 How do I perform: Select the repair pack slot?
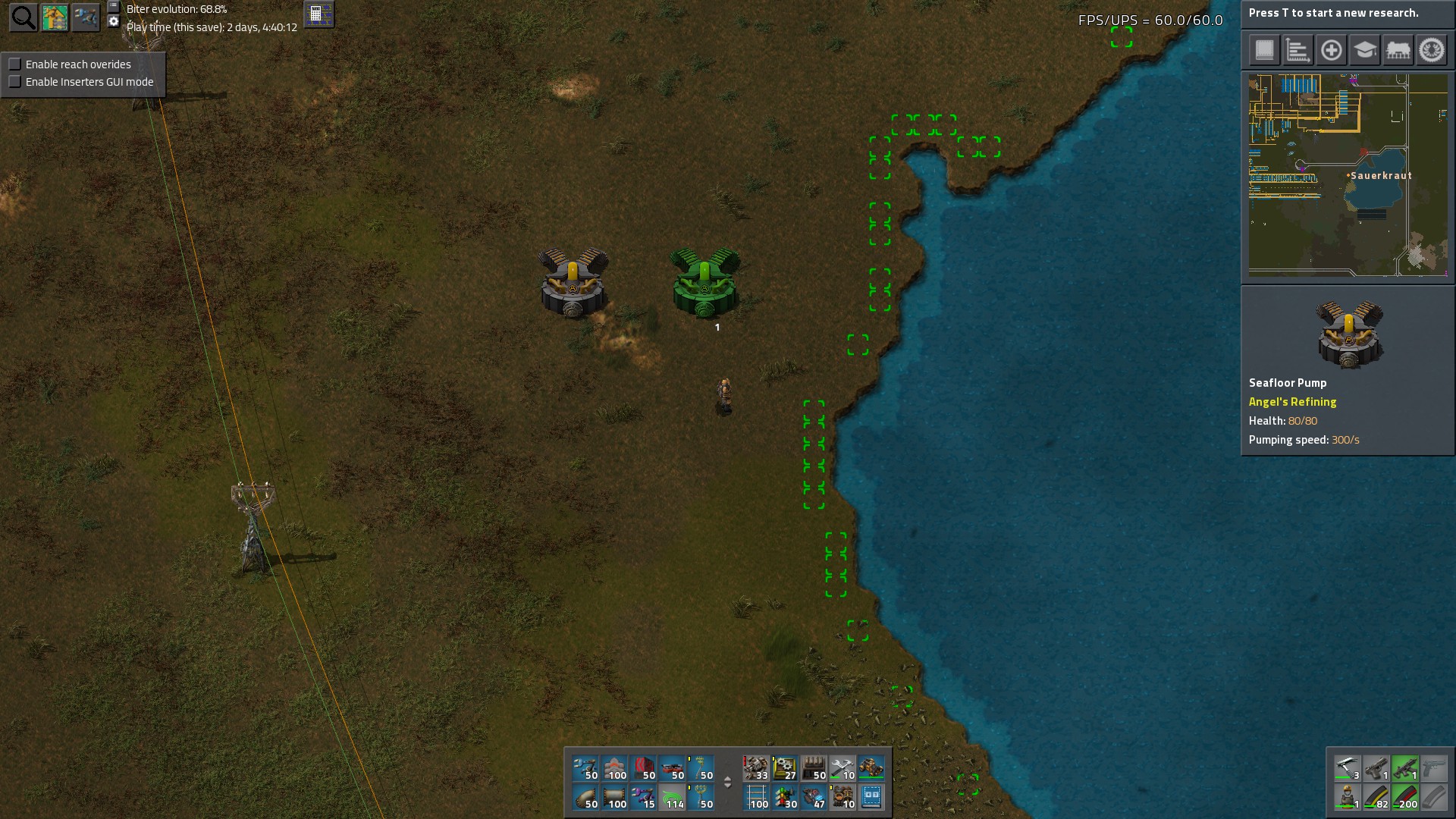[x=843, y=769]
